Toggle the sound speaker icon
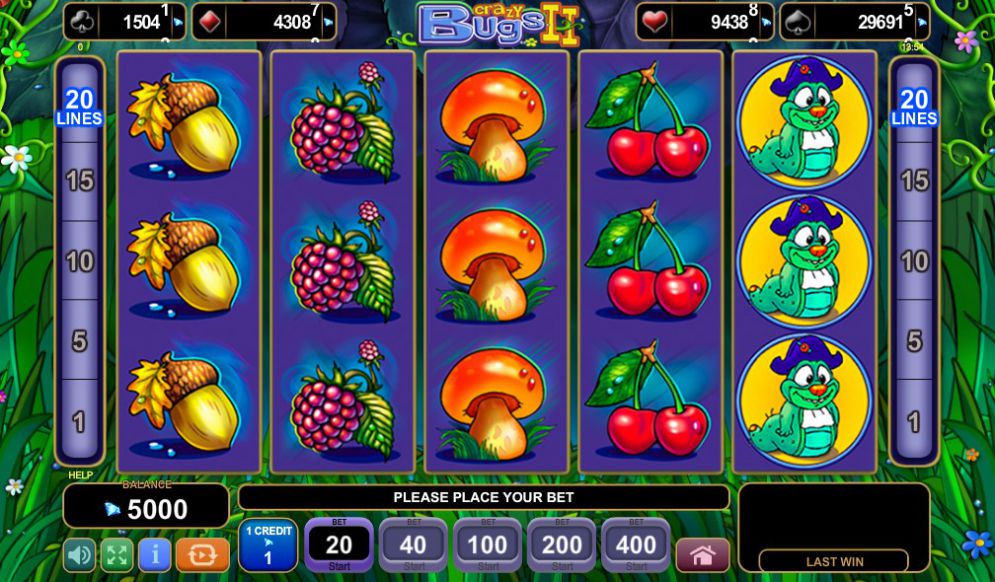This screenshot has height=582, width=995. tap(80, 553)
